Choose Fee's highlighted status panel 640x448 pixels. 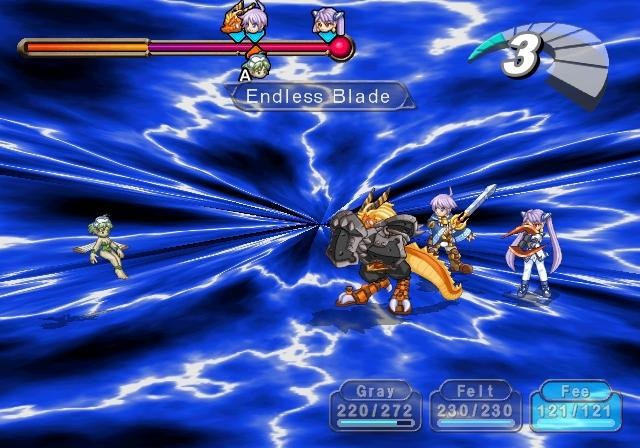(x=575, y=406)
